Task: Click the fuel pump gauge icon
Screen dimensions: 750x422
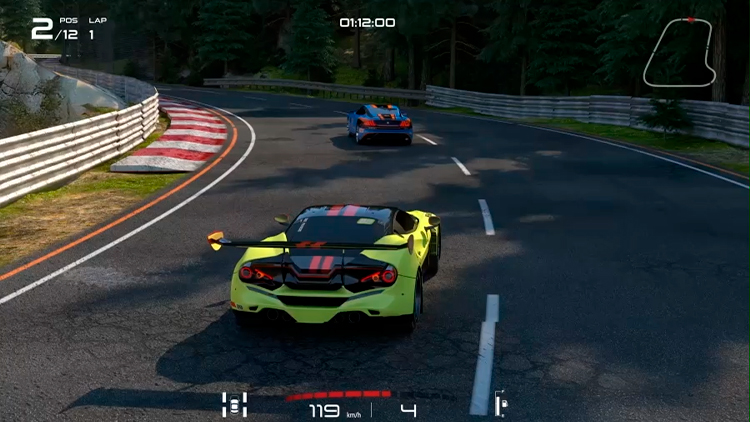Action: coord(501,403)
